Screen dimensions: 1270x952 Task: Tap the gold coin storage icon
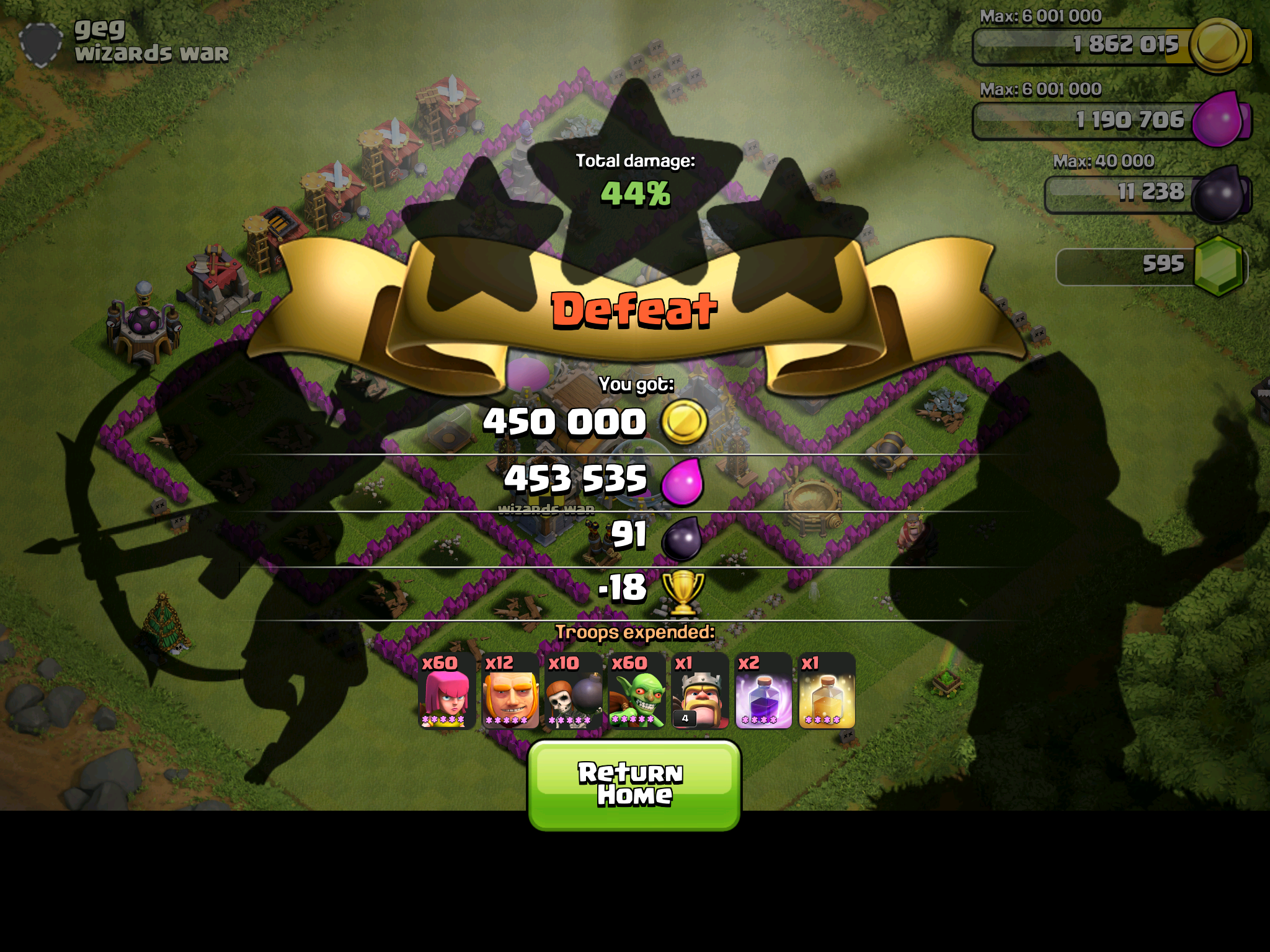pos(1218,45)
